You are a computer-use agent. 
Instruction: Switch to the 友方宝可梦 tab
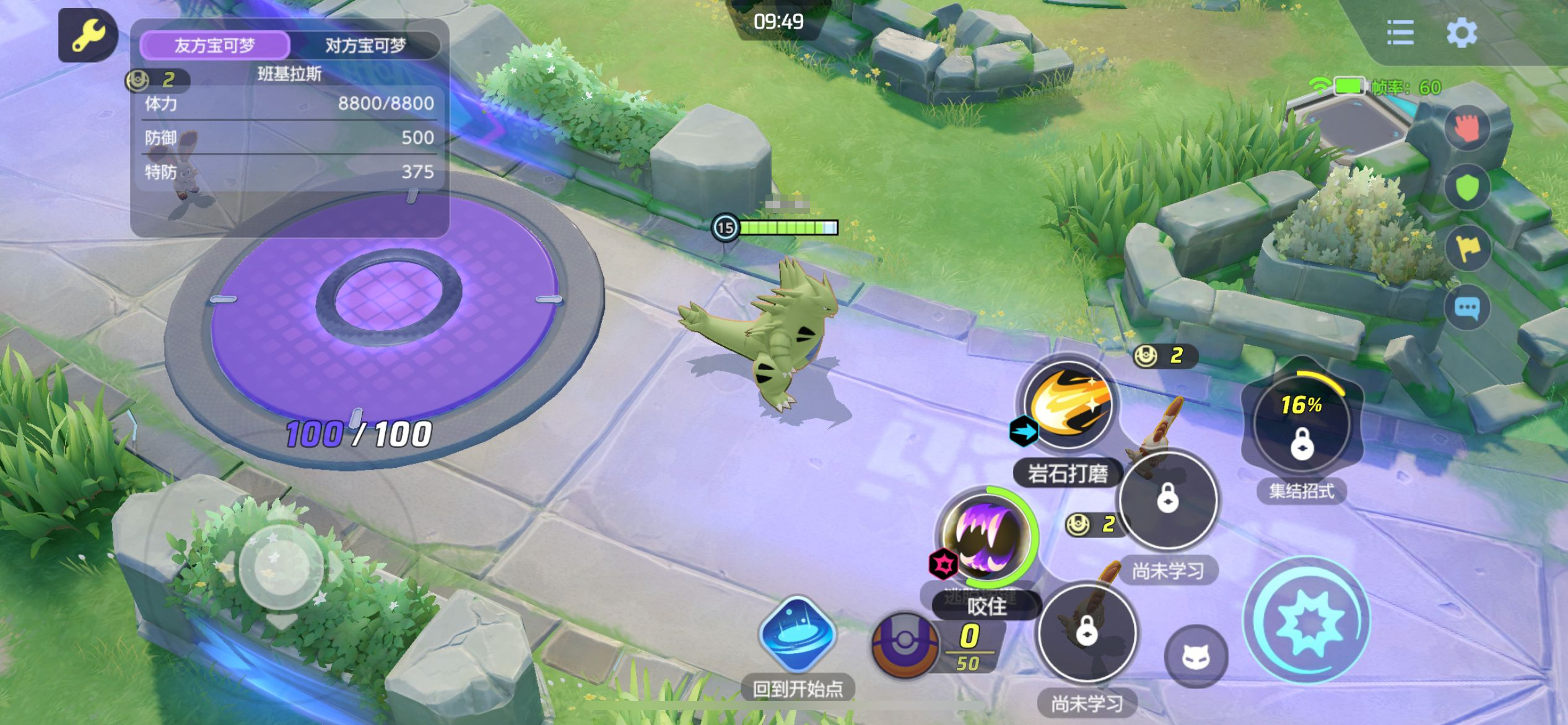(215, 45)
